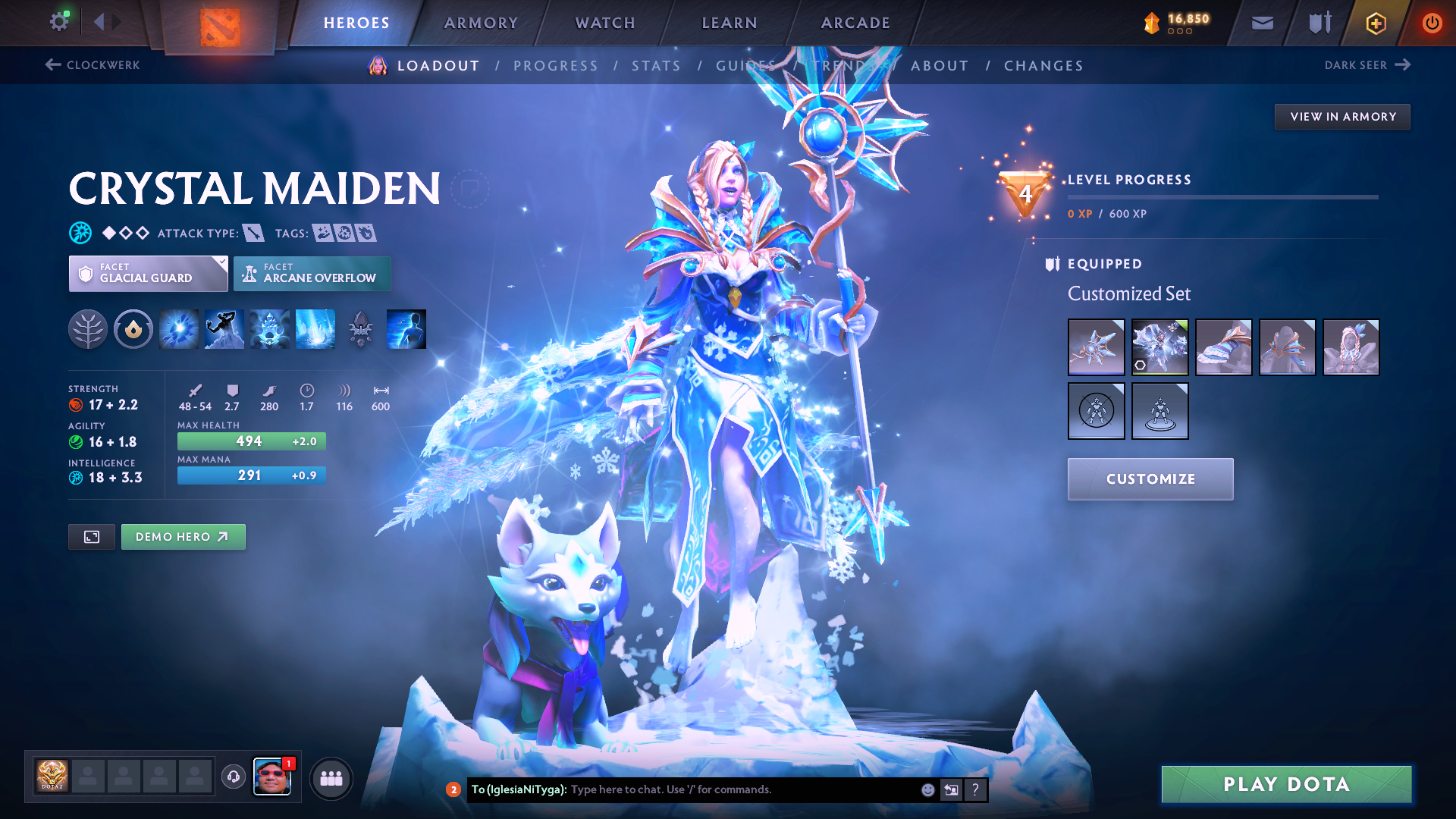Open the Watch tab
Screen dimensions: 1456x819
point(605,23)
